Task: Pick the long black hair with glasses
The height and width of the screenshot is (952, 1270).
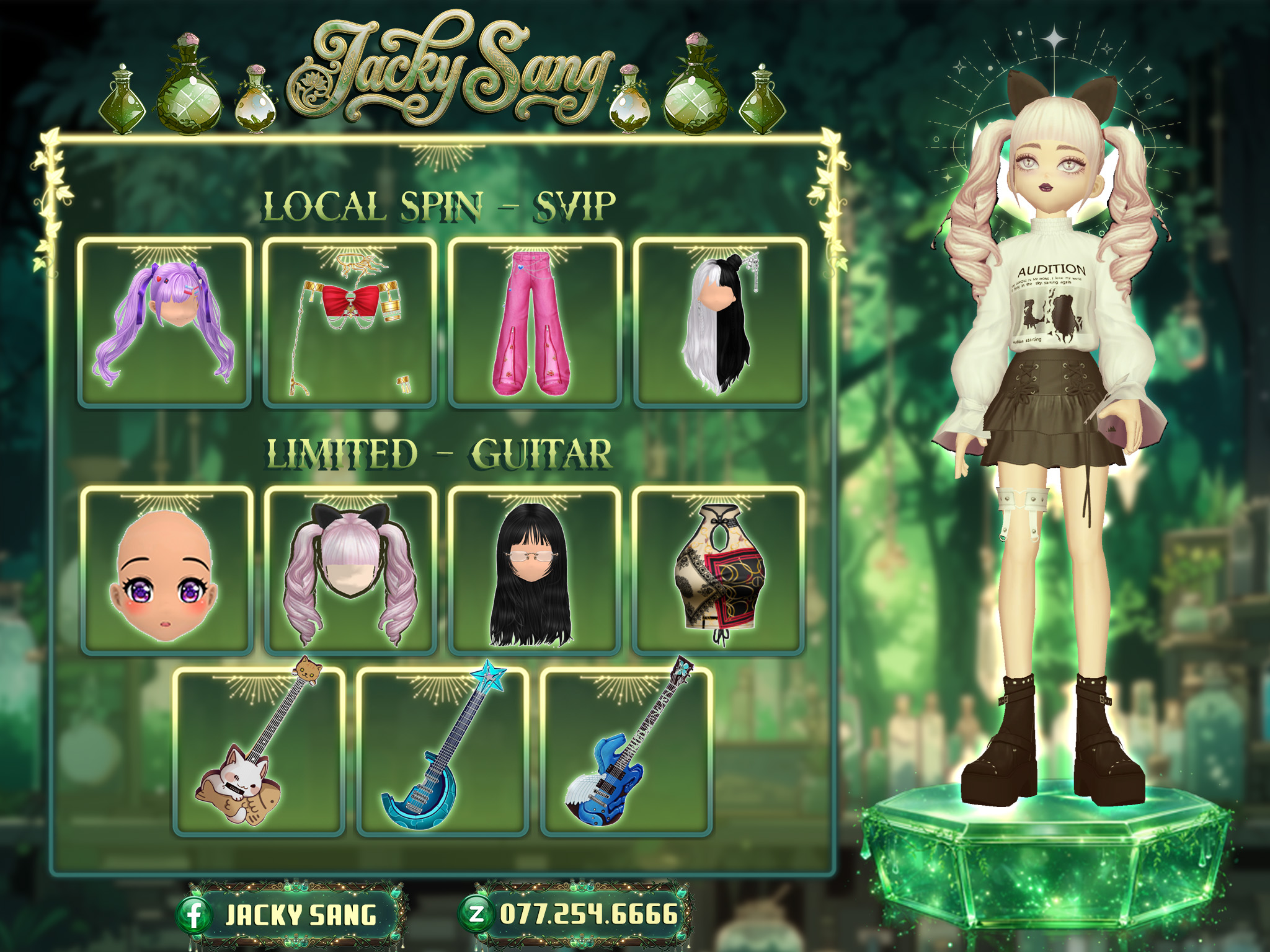Action: tap(534, 571)
